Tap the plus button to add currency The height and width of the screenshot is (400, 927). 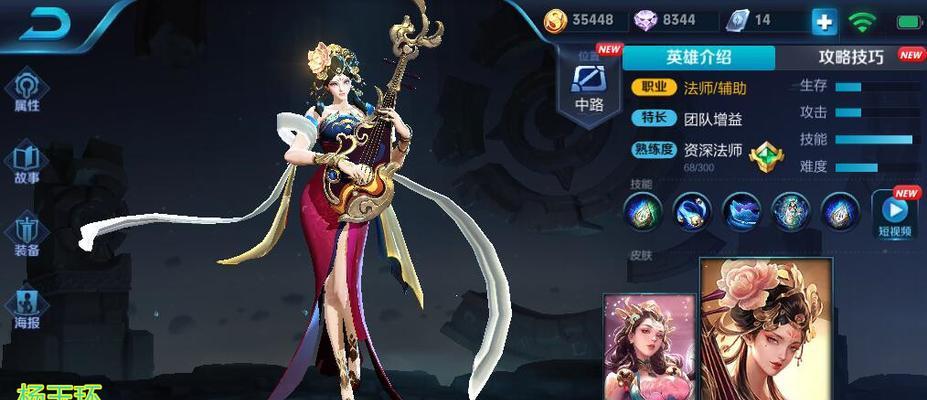824,21
